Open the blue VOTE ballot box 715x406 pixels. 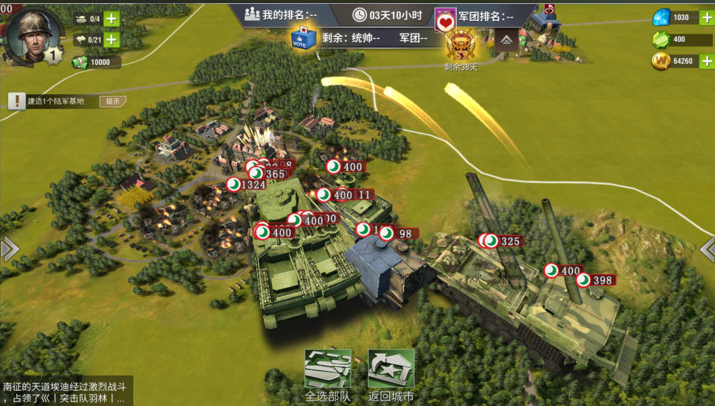tap(300, 40)
